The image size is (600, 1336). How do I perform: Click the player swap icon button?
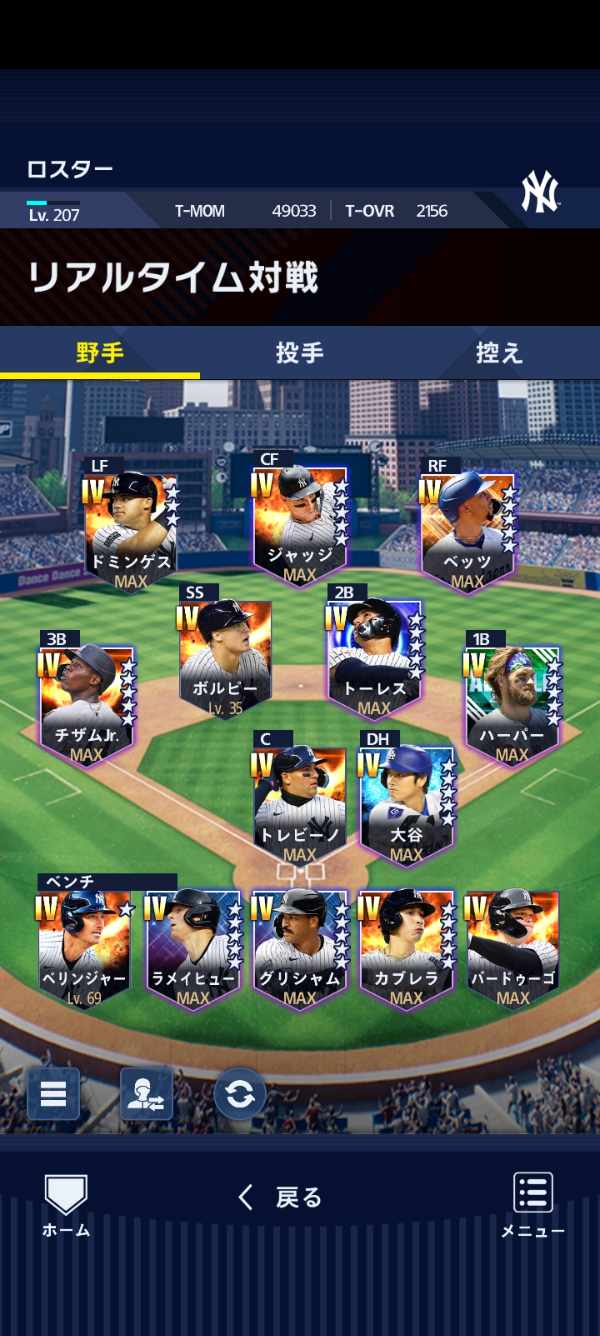click(x=146, y=1093)
